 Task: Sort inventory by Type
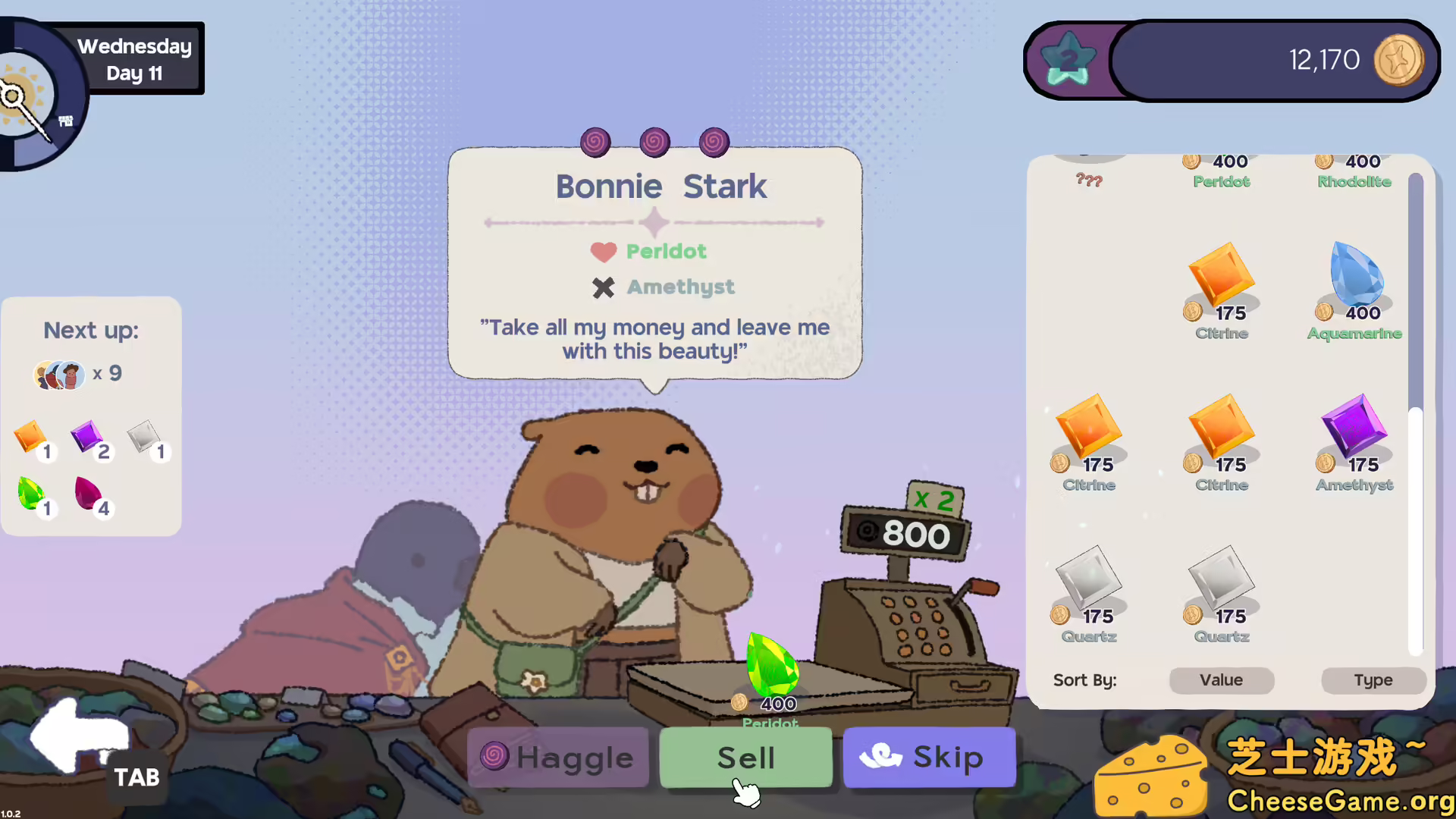click(x=1373, y=680)
